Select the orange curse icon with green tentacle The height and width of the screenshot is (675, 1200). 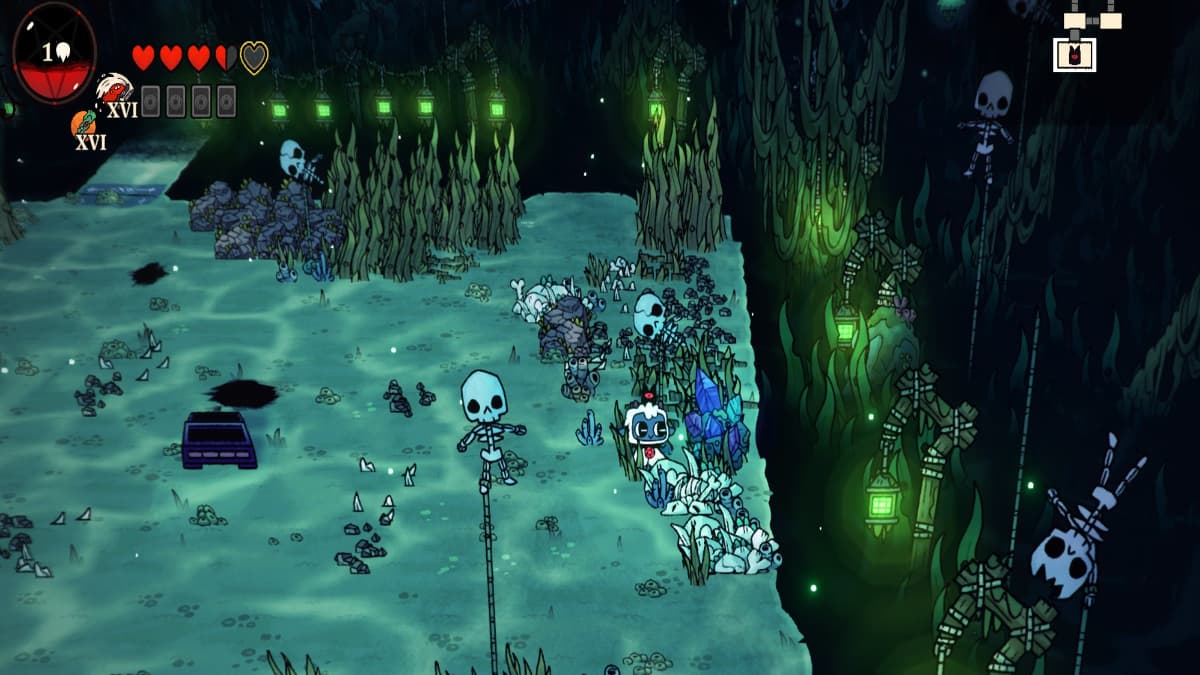tap(83, 123)
